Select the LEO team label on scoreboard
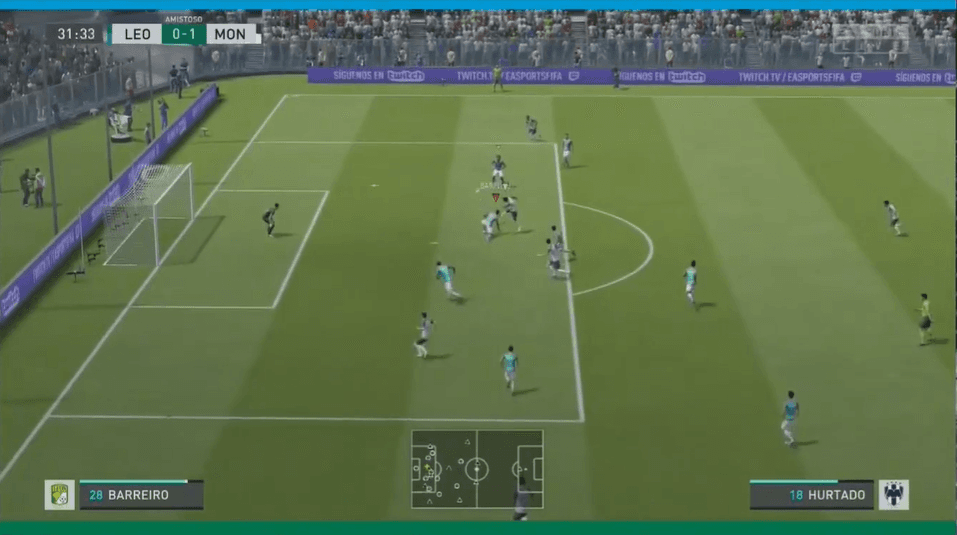 (137, 34)
